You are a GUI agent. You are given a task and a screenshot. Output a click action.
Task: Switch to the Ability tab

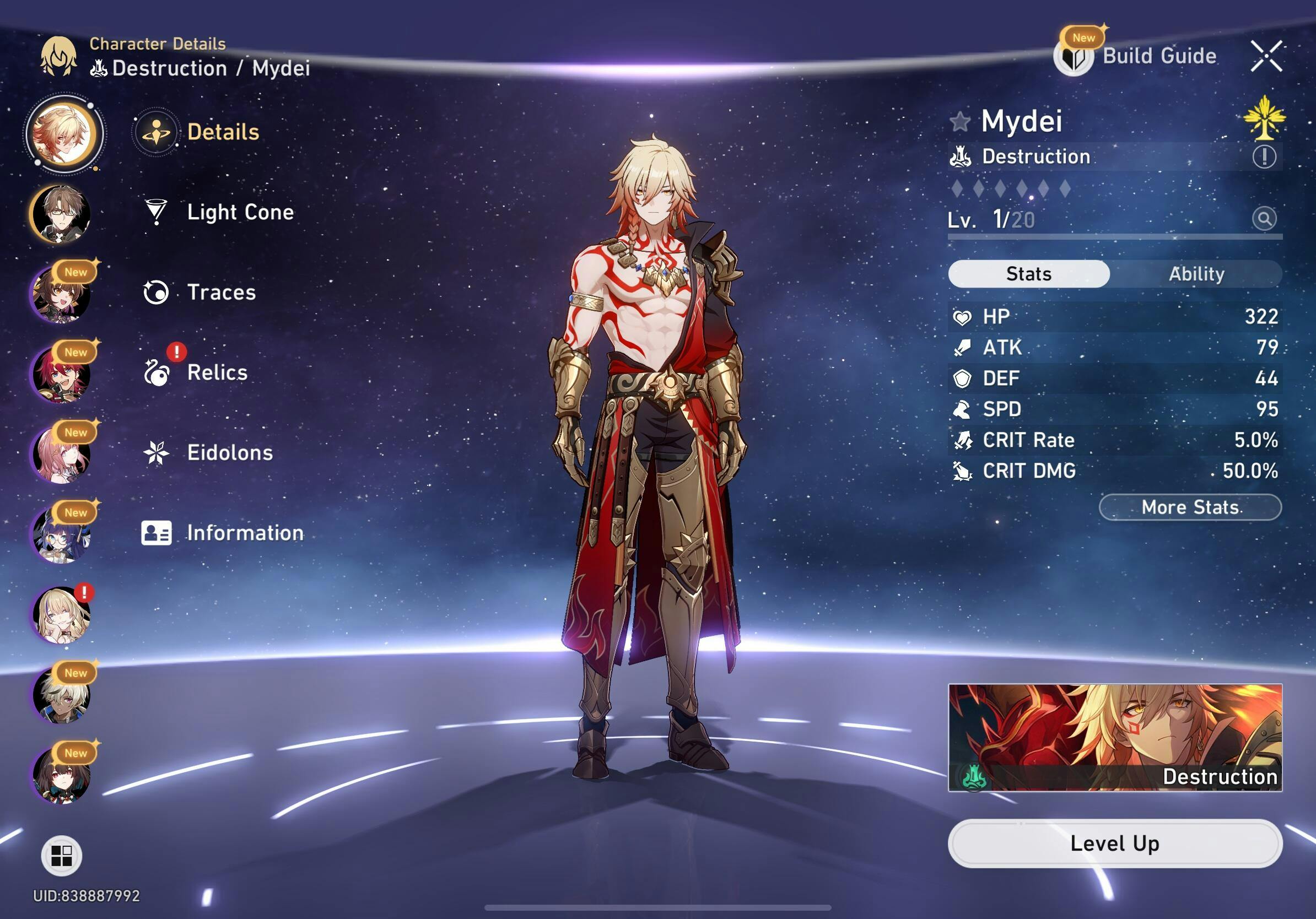pos(1196,274)
